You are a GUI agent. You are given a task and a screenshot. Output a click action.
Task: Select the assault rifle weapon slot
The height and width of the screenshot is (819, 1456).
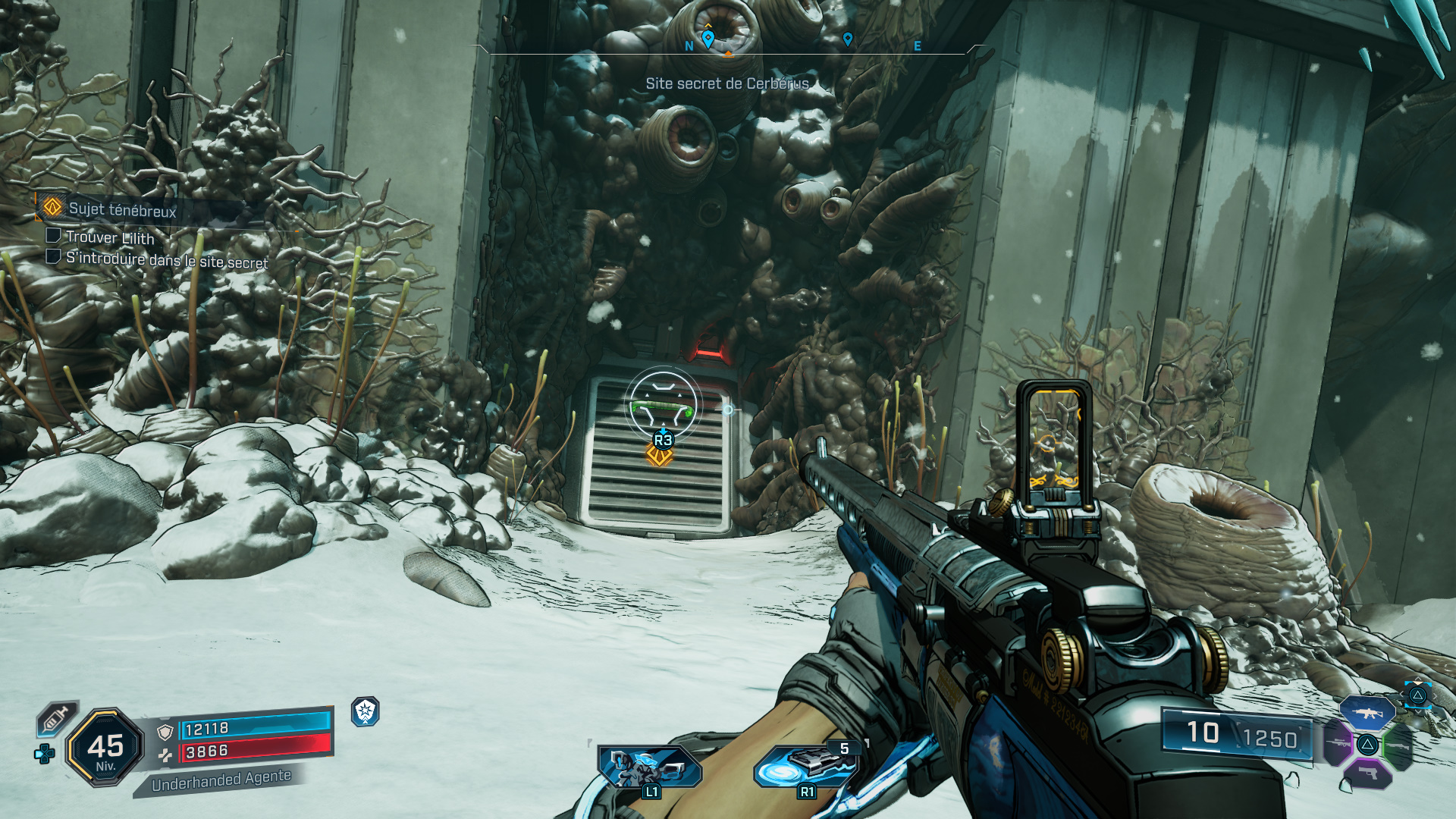point(1367,713)
